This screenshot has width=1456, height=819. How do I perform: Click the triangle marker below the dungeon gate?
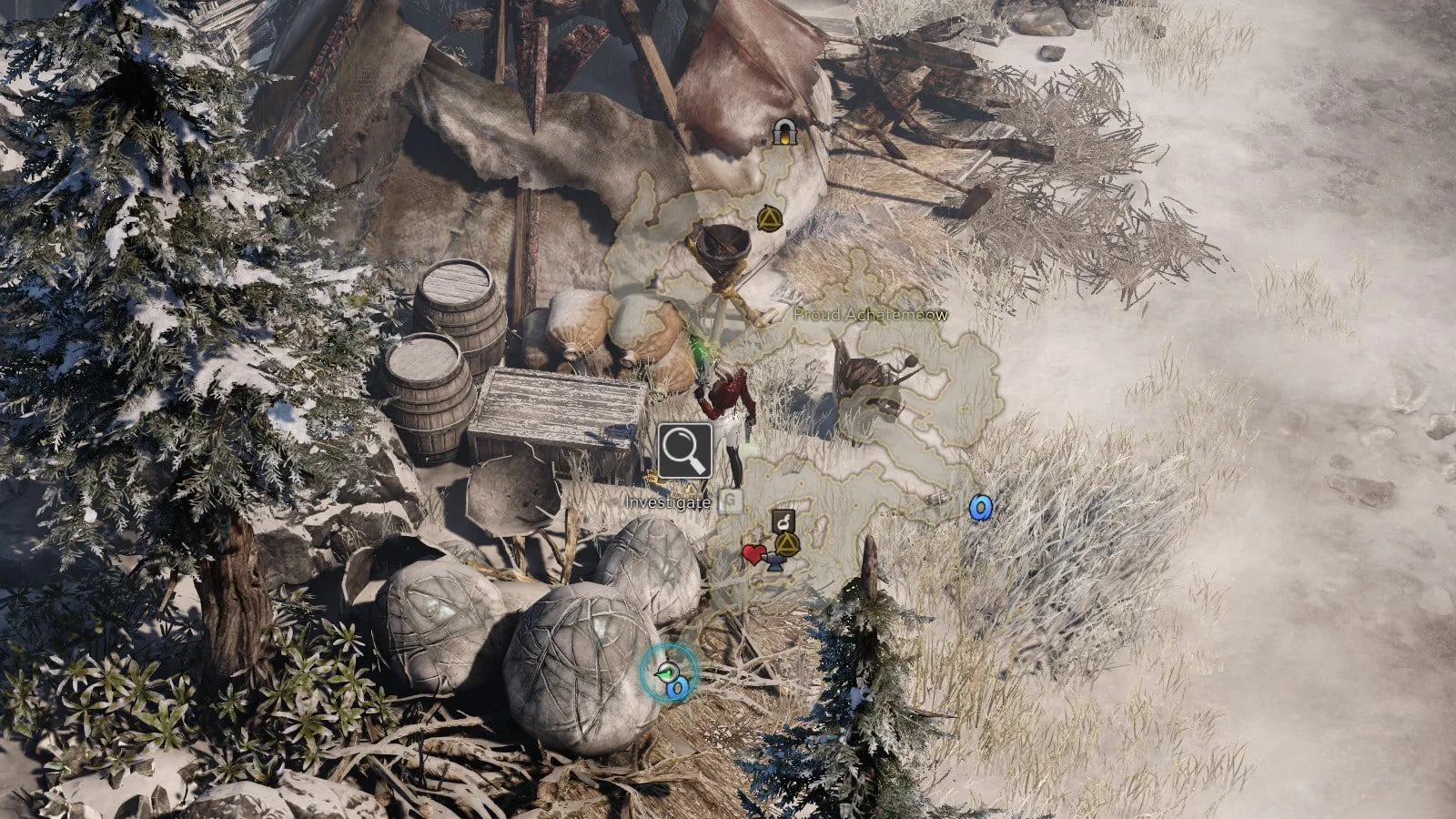pos(769,218)
